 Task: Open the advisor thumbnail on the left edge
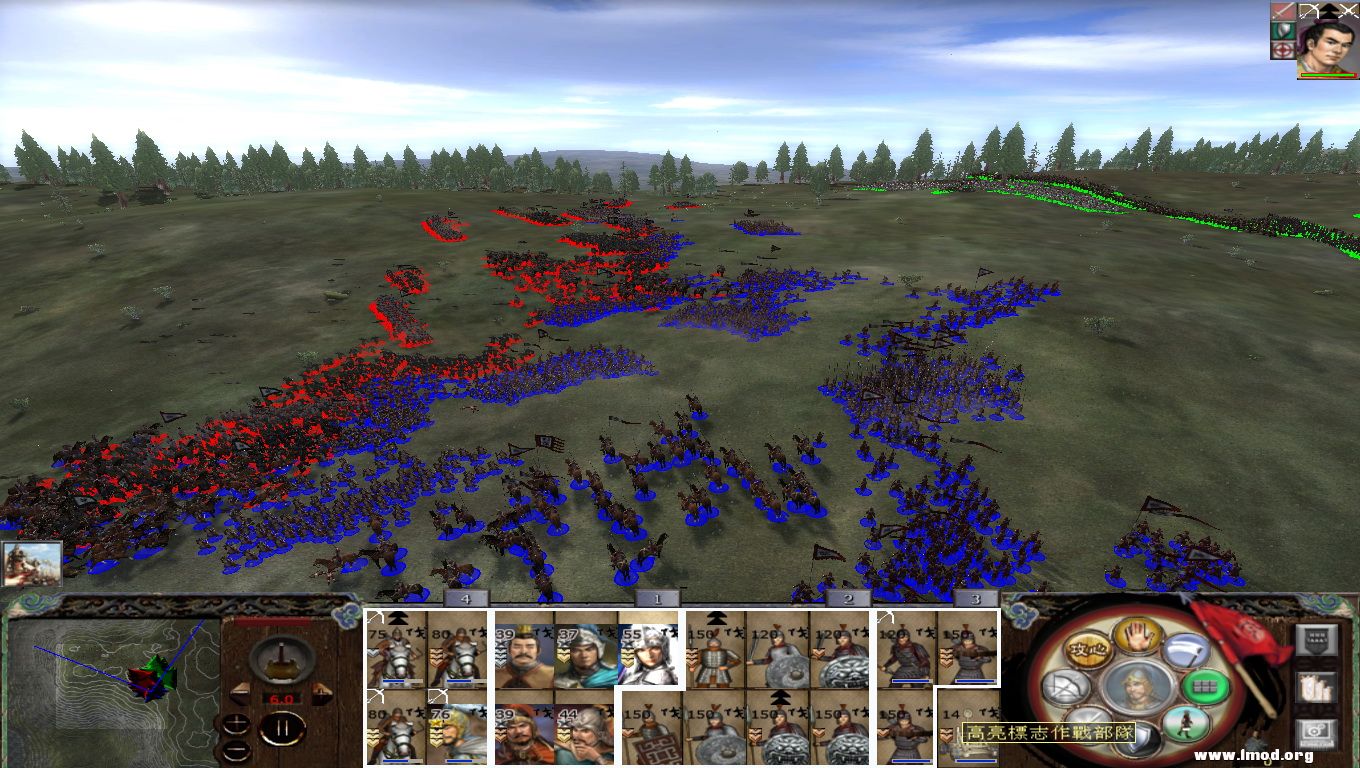35,565
